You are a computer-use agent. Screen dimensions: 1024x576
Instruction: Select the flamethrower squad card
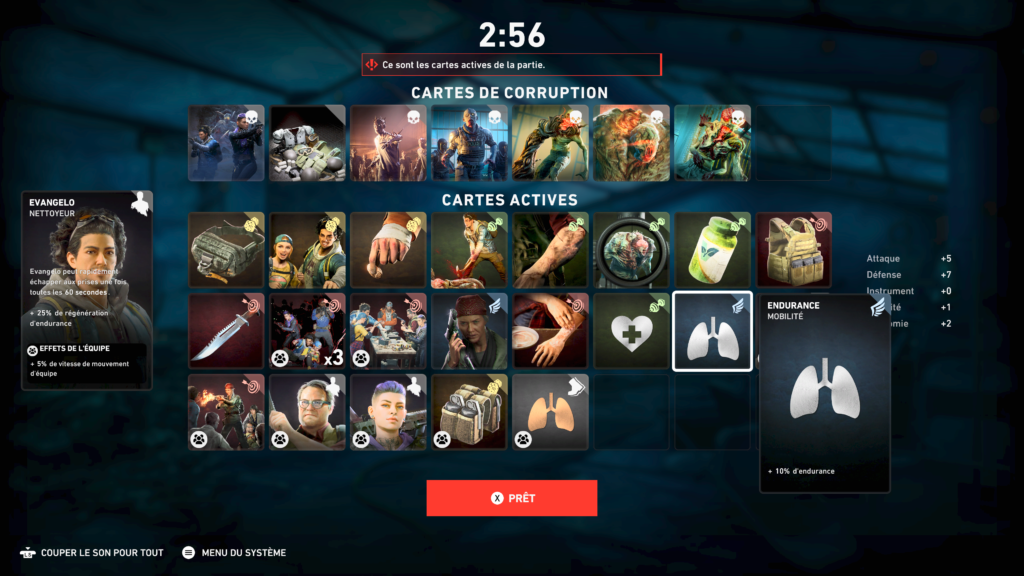pos(226,412)
